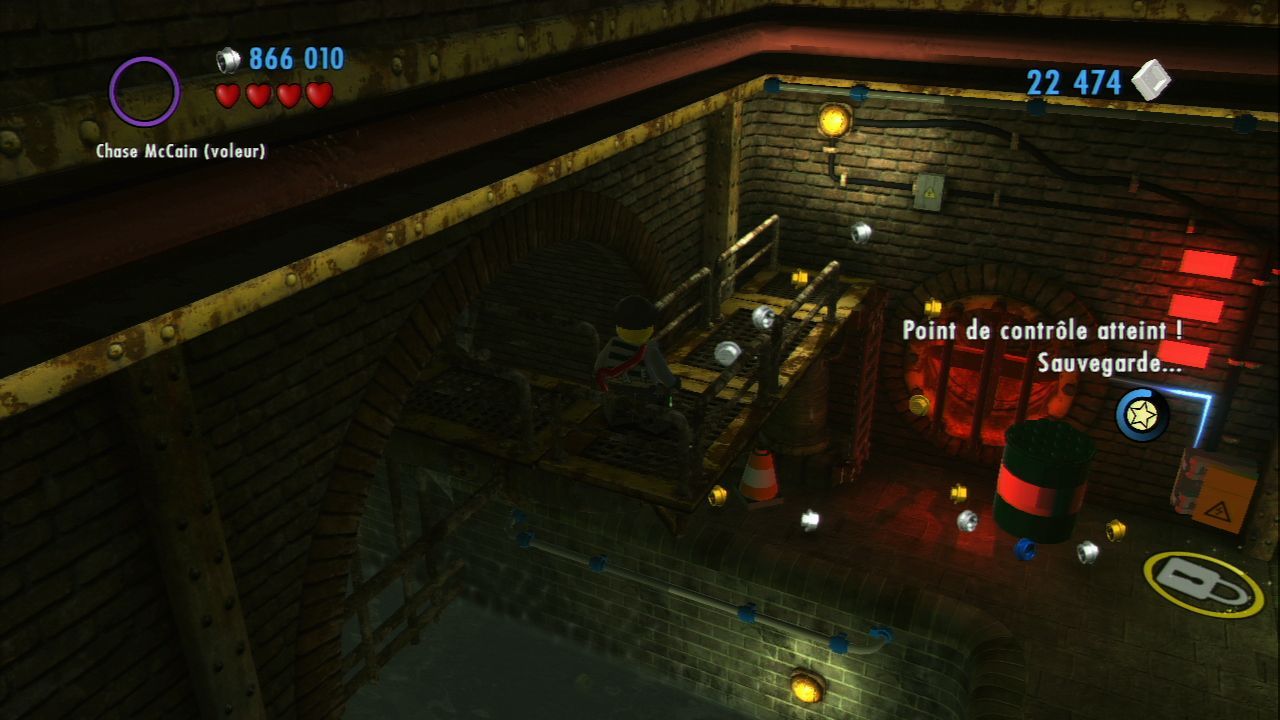Click the silver stud counter icon
Screen dimensions: 1280x720
pos(229,60)
